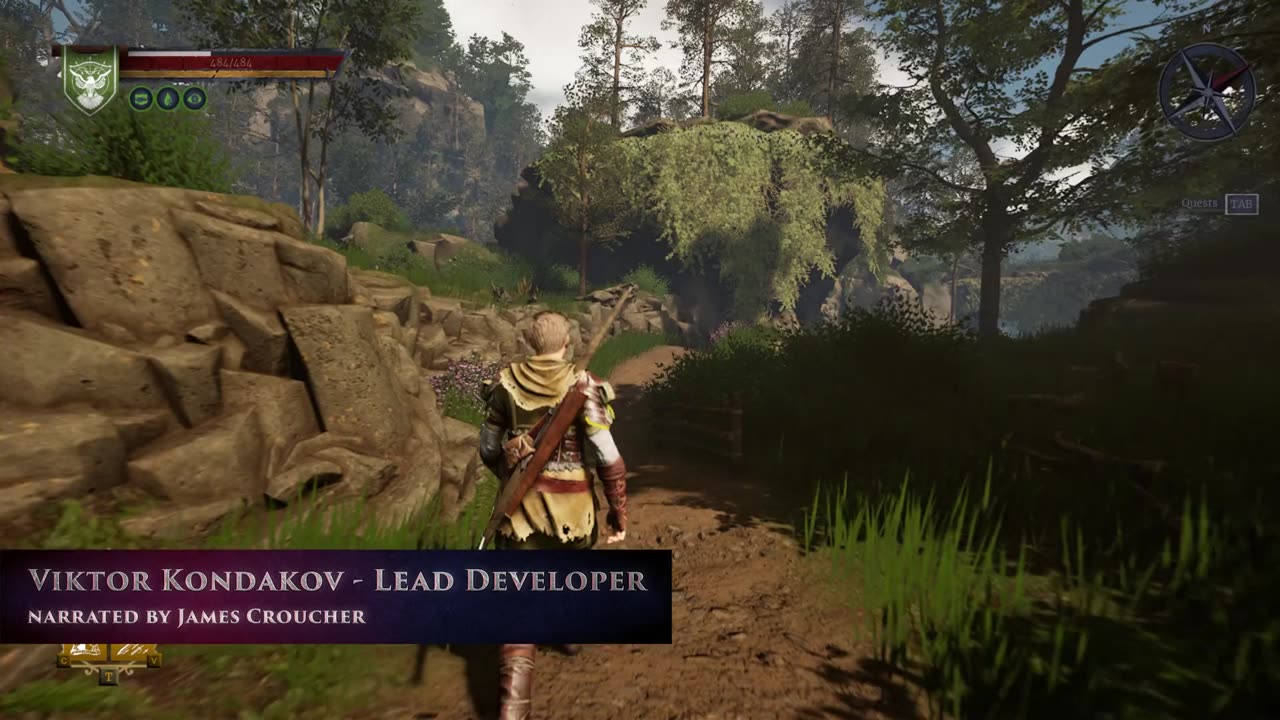The image size is (1280, 720).
Task: Click the compass rose
Action: click(1206, 91)
